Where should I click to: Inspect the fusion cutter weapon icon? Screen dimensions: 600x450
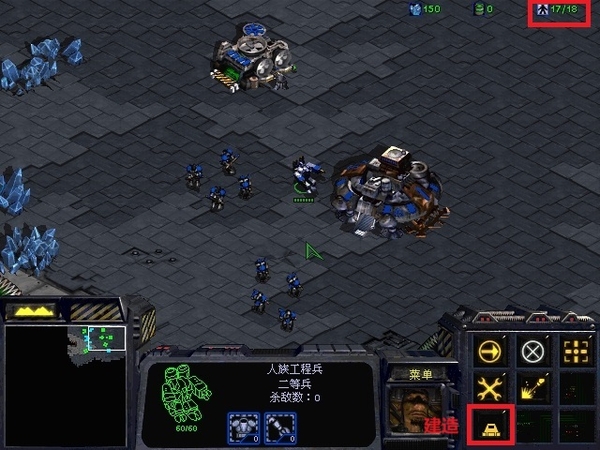click(280, 426)
